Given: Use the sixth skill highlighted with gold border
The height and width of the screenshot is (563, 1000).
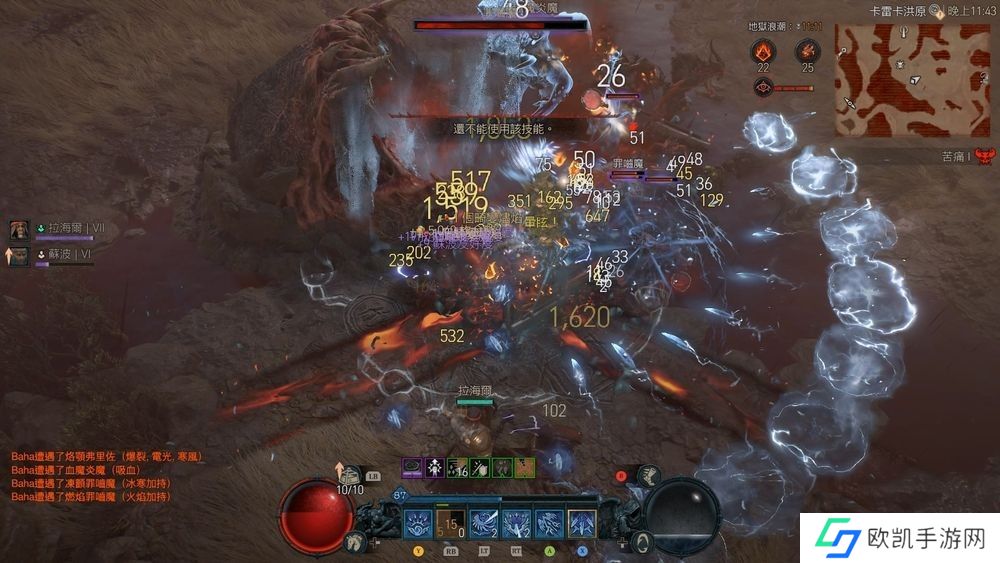Looking at the screenshot, I should (581, 523).
